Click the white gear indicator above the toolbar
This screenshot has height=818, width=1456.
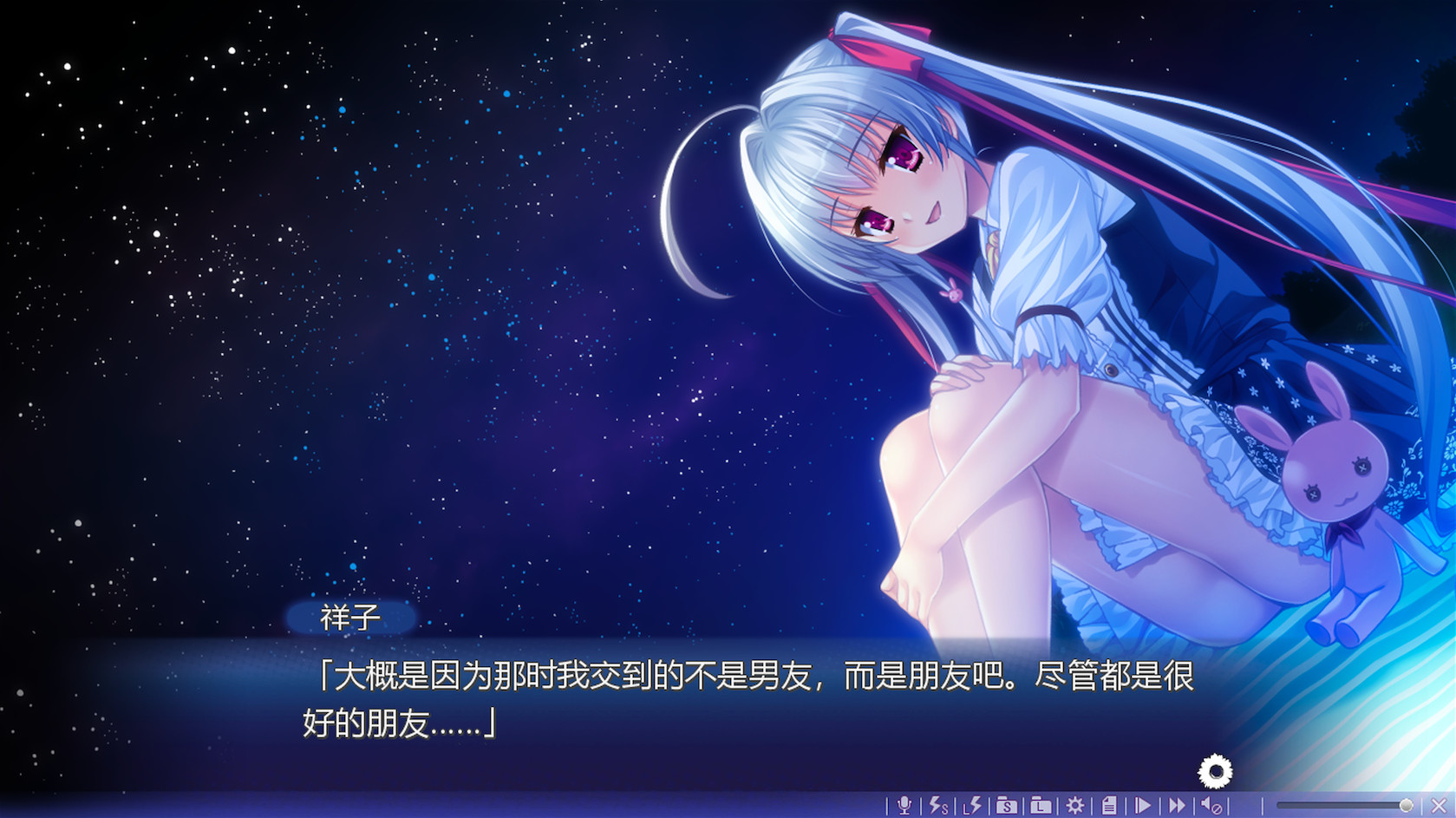(1214, 769)
